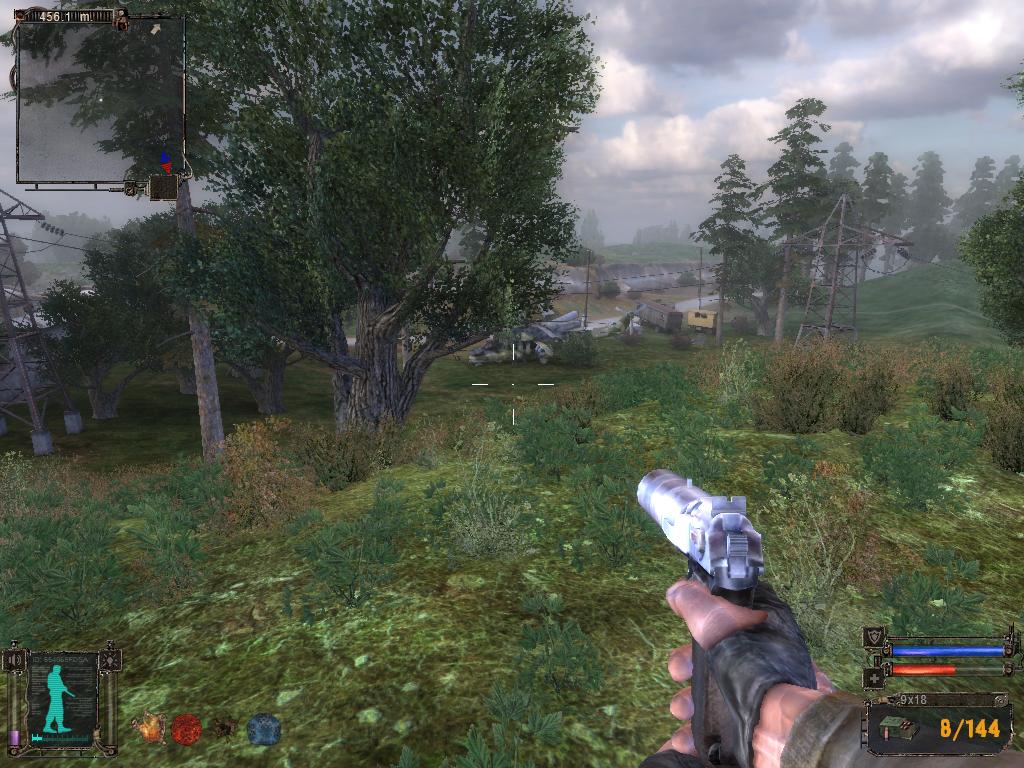Image resolution: width=1024 pixels, height=768 pixels.
Task: Click the blue-red compass marker on minimap
Action: [x=165, y=162]
